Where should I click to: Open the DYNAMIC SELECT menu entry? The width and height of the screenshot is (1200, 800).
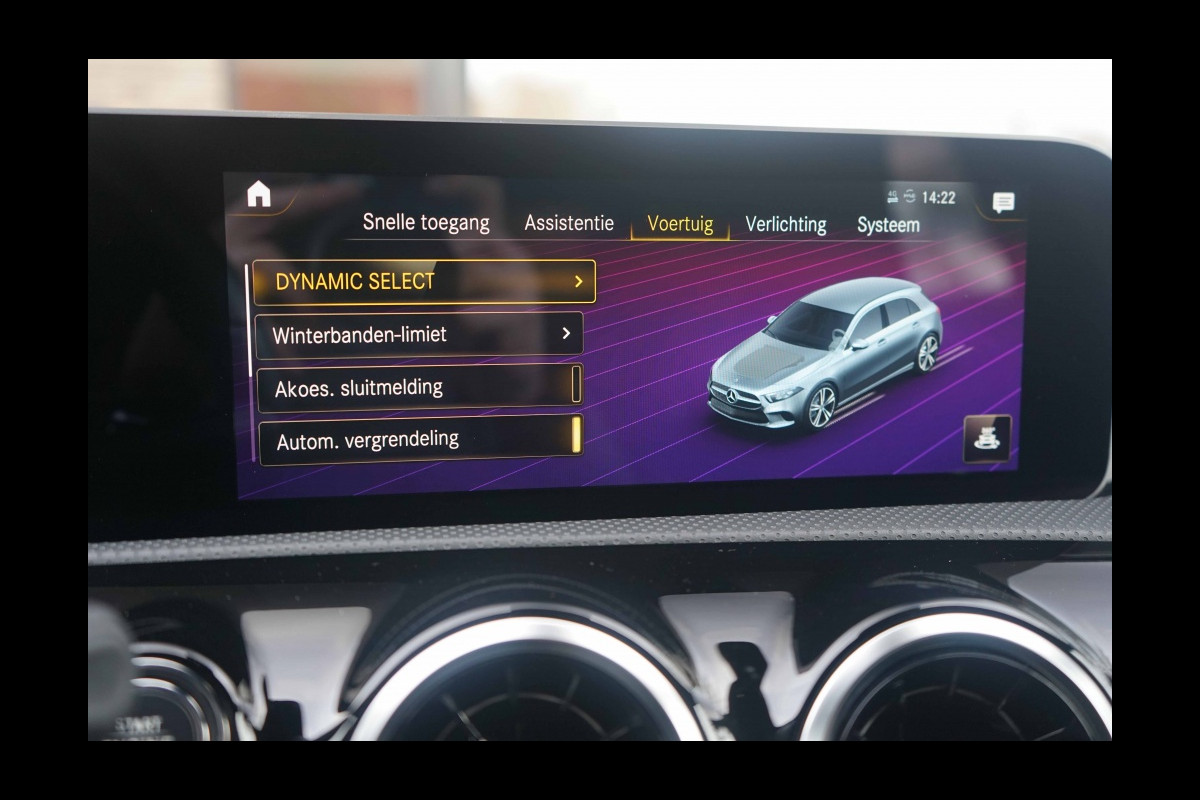coord(424,282)
